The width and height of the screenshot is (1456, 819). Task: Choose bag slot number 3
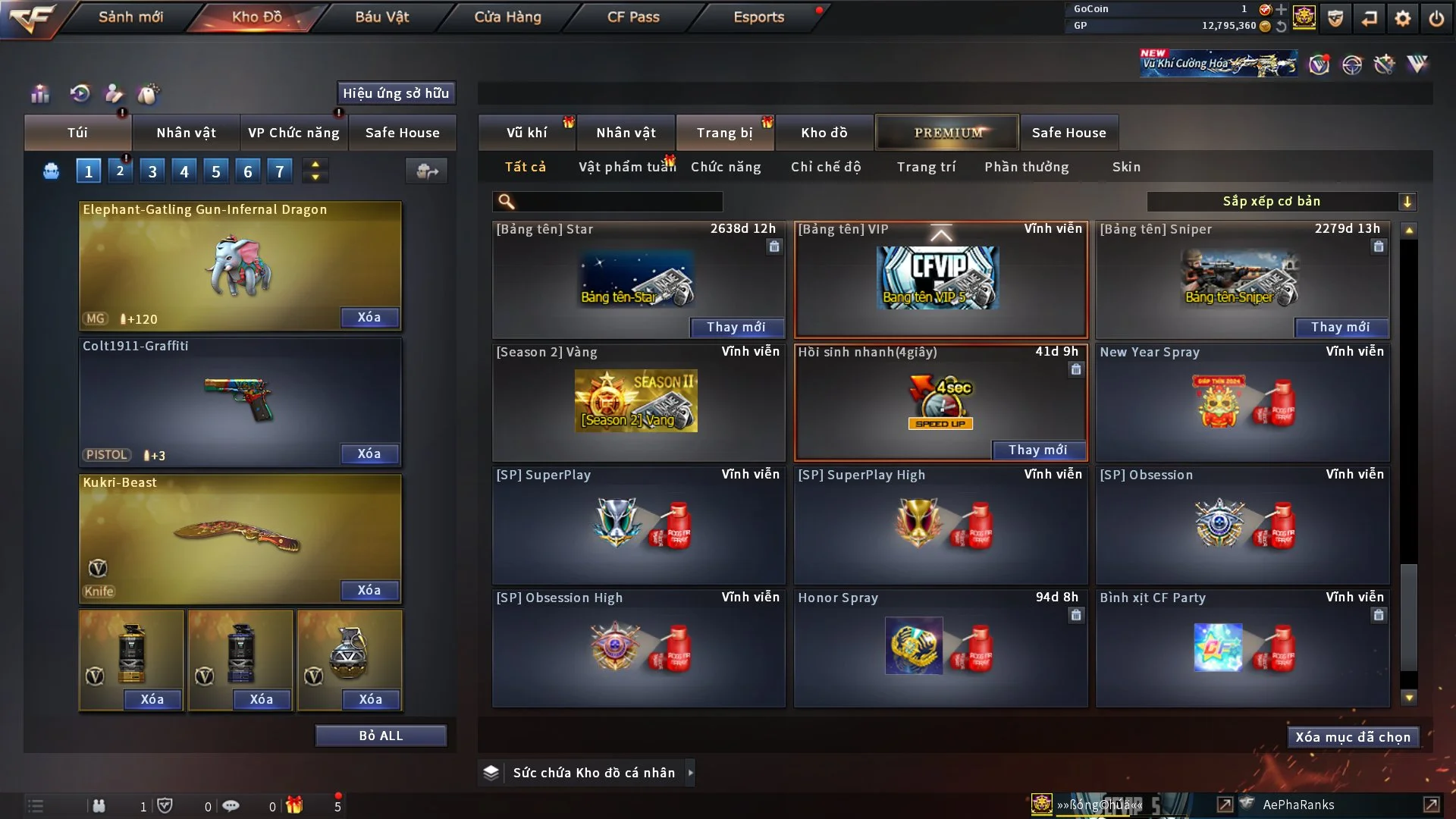tap(152, 171)
